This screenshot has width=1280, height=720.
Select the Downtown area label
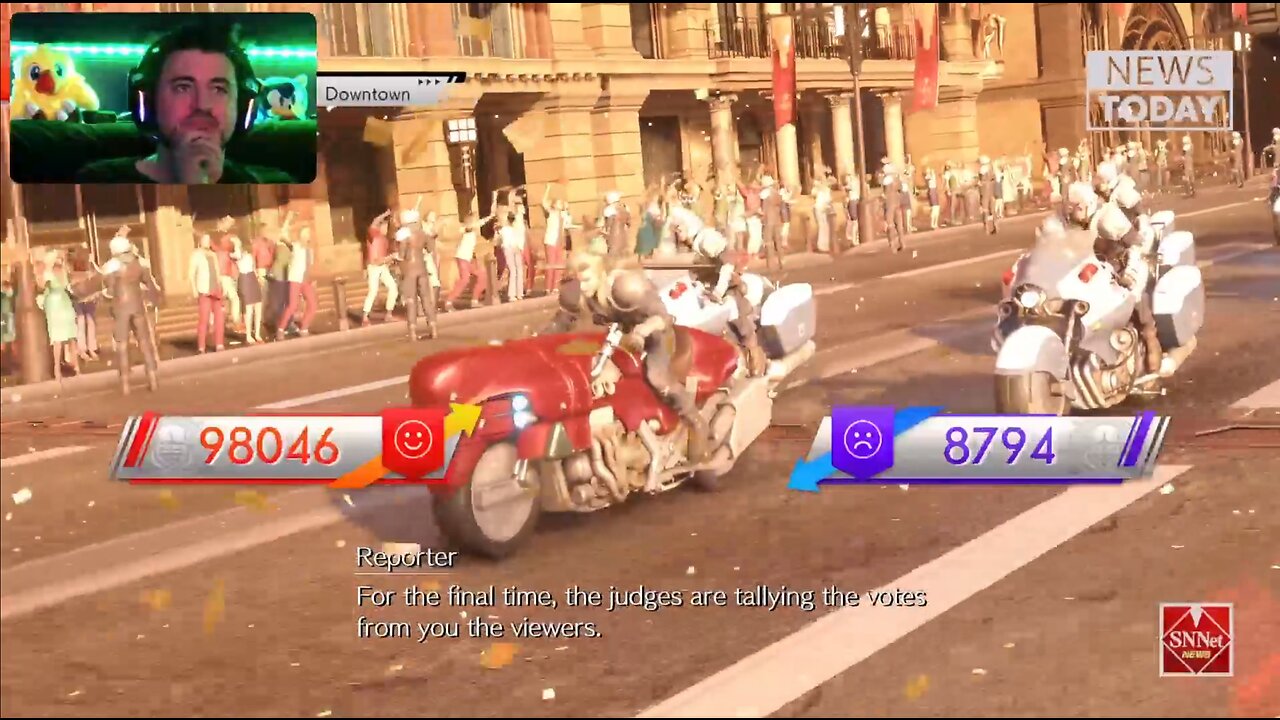coord(367,93)
